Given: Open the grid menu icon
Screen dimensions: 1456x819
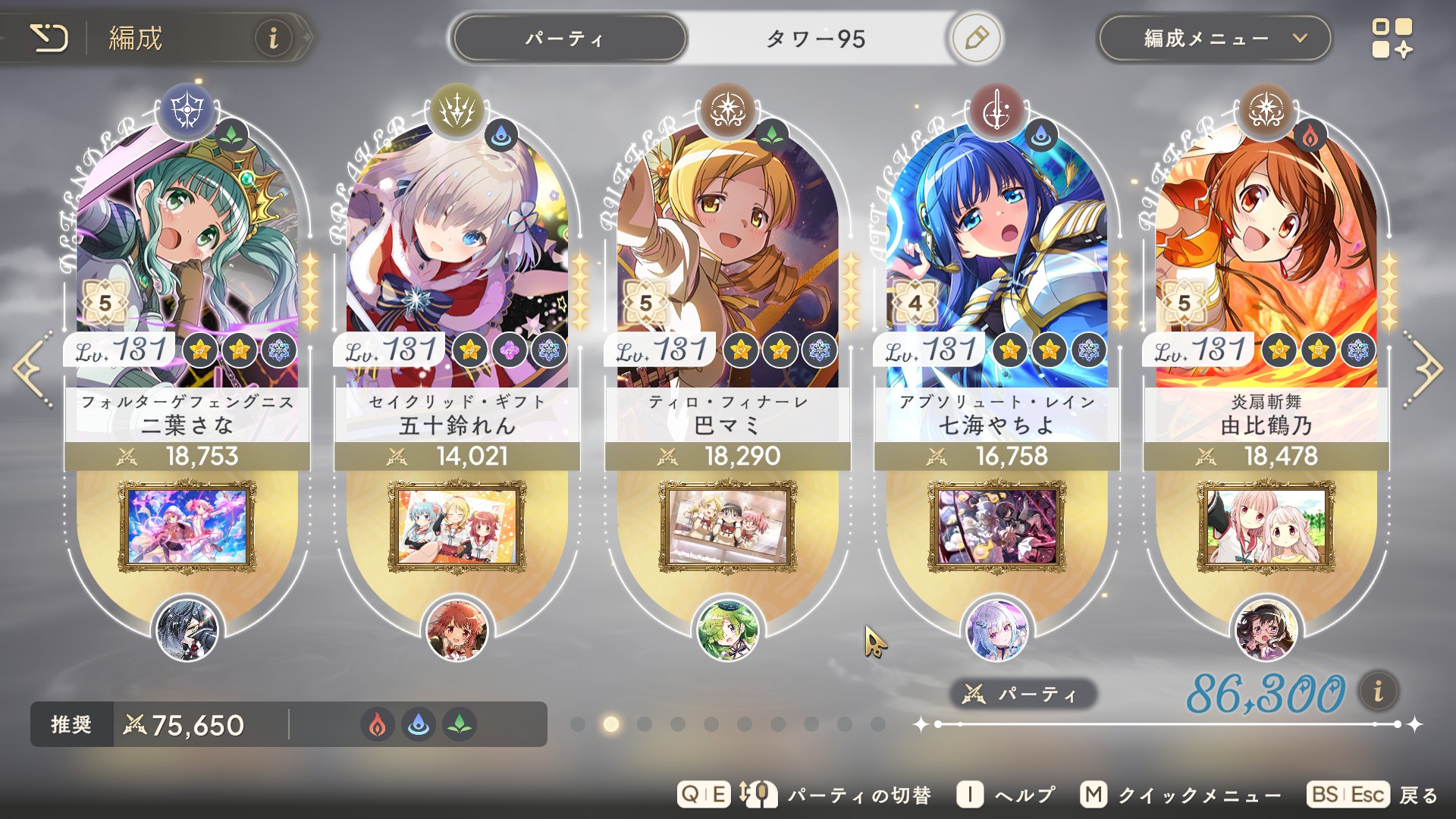Looking at the screenshot, I should coord(1392,39).
